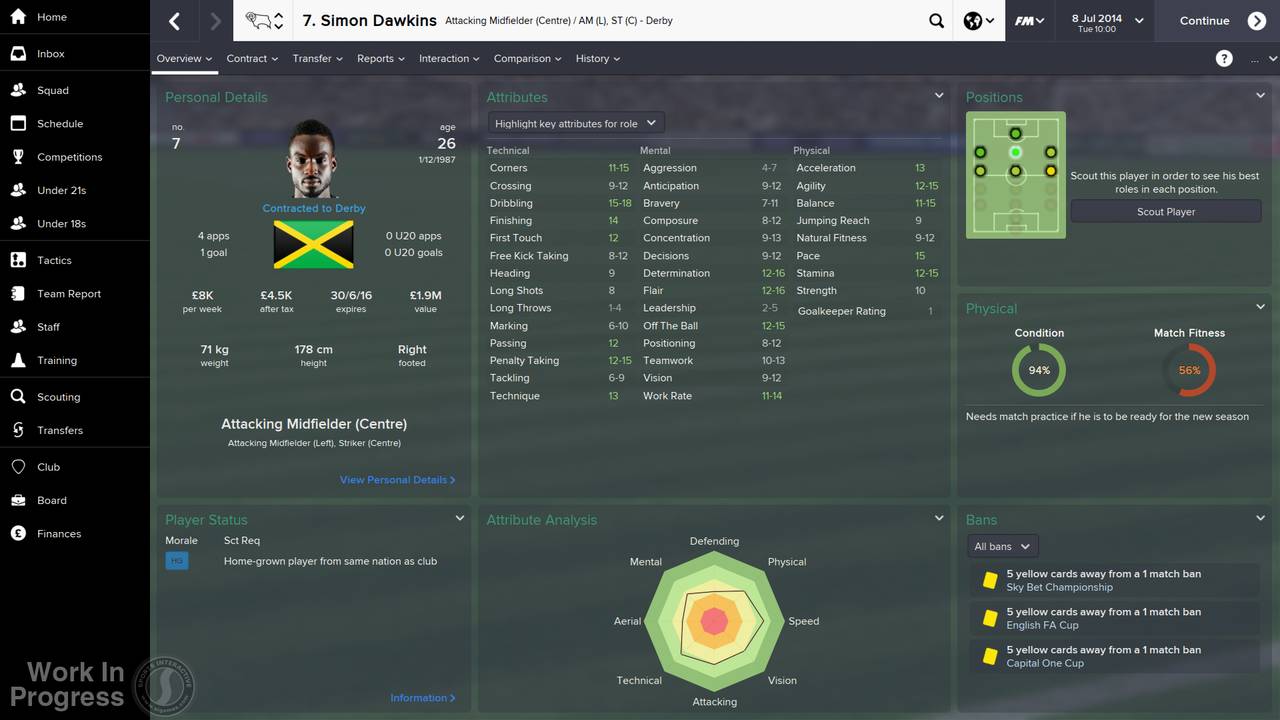1280x720 pixels.
Task: Open the All bans filter dropdown
Action: coord(1000,546)
